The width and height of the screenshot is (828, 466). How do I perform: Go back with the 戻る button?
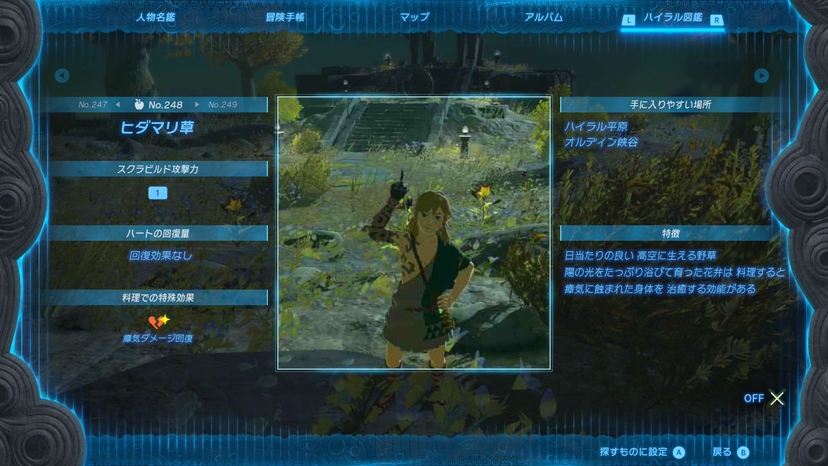click(x=729, y=452)
